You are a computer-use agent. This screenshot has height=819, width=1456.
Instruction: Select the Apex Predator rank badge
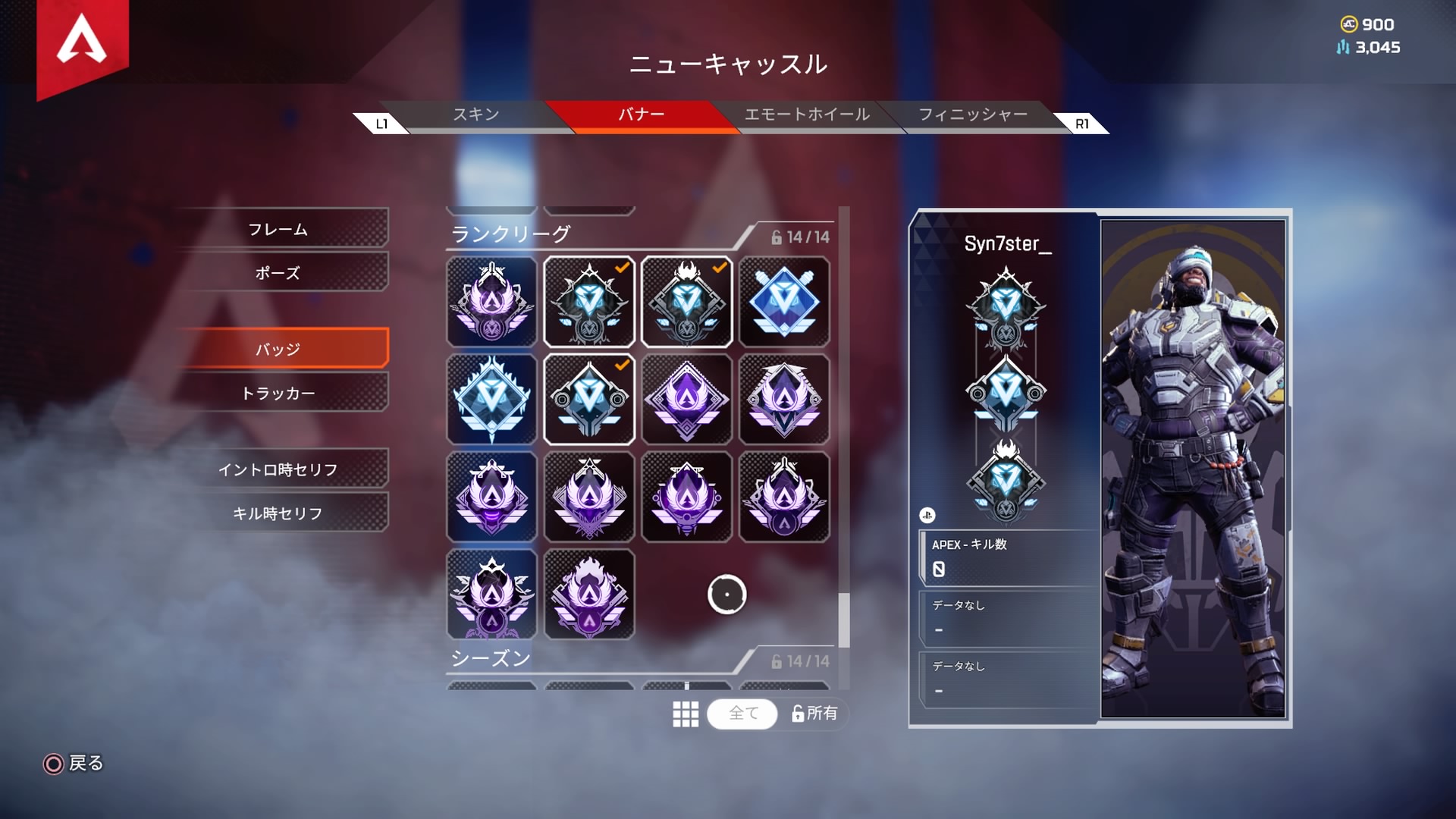[x=686, y=301]
